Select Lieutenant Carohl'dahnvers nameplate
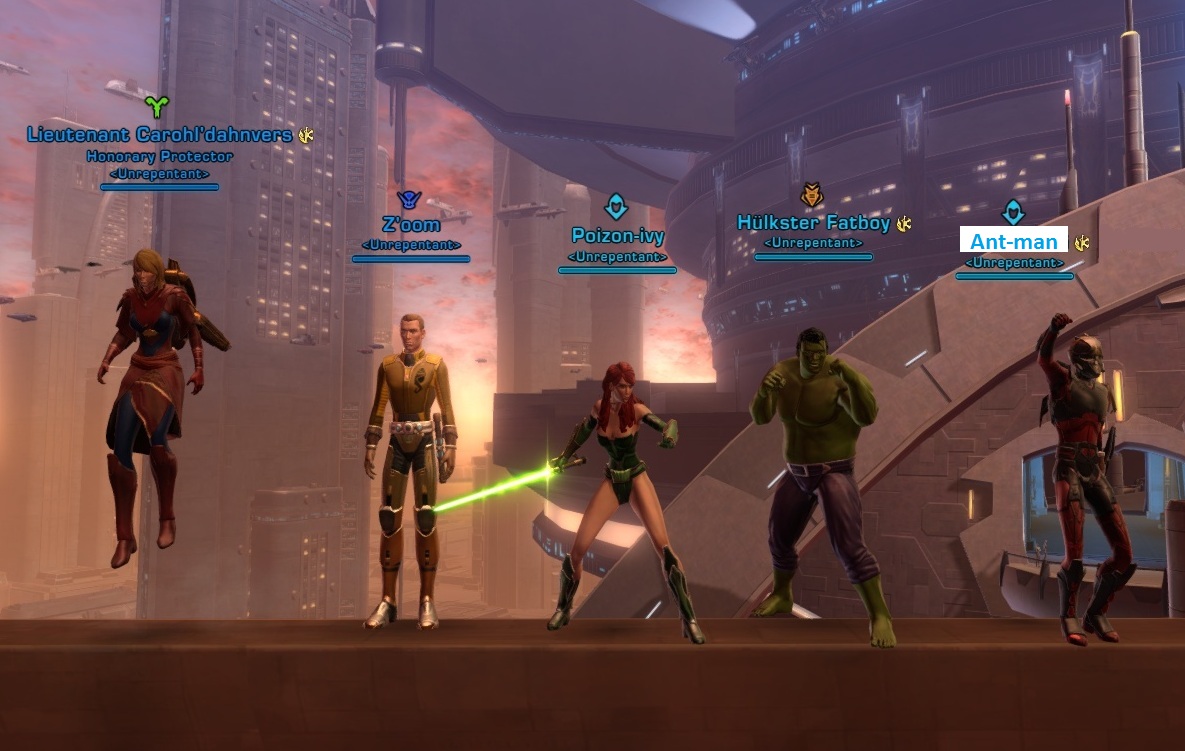This screenshot has height=751, width=1185. click(x=160, y=135)
